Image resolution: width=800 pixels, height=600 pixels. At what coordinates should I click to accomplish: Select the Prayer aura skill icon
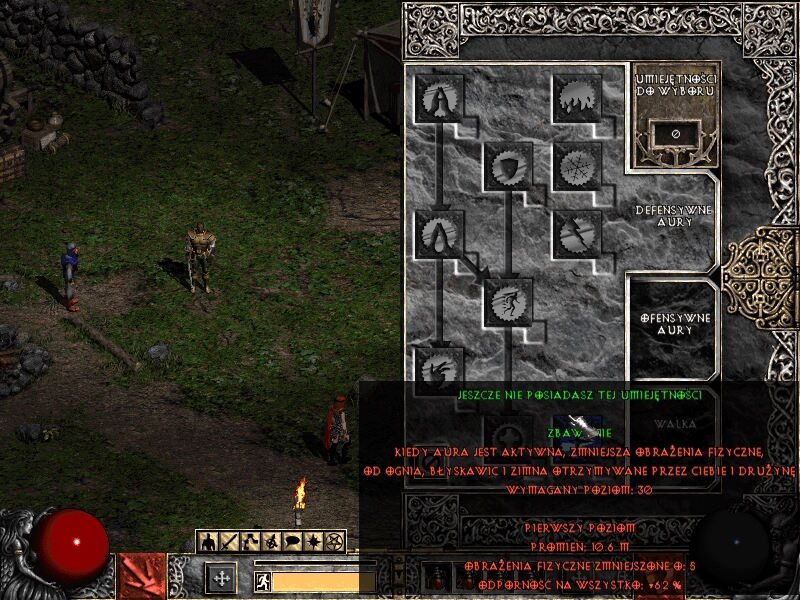coord(439,99)
